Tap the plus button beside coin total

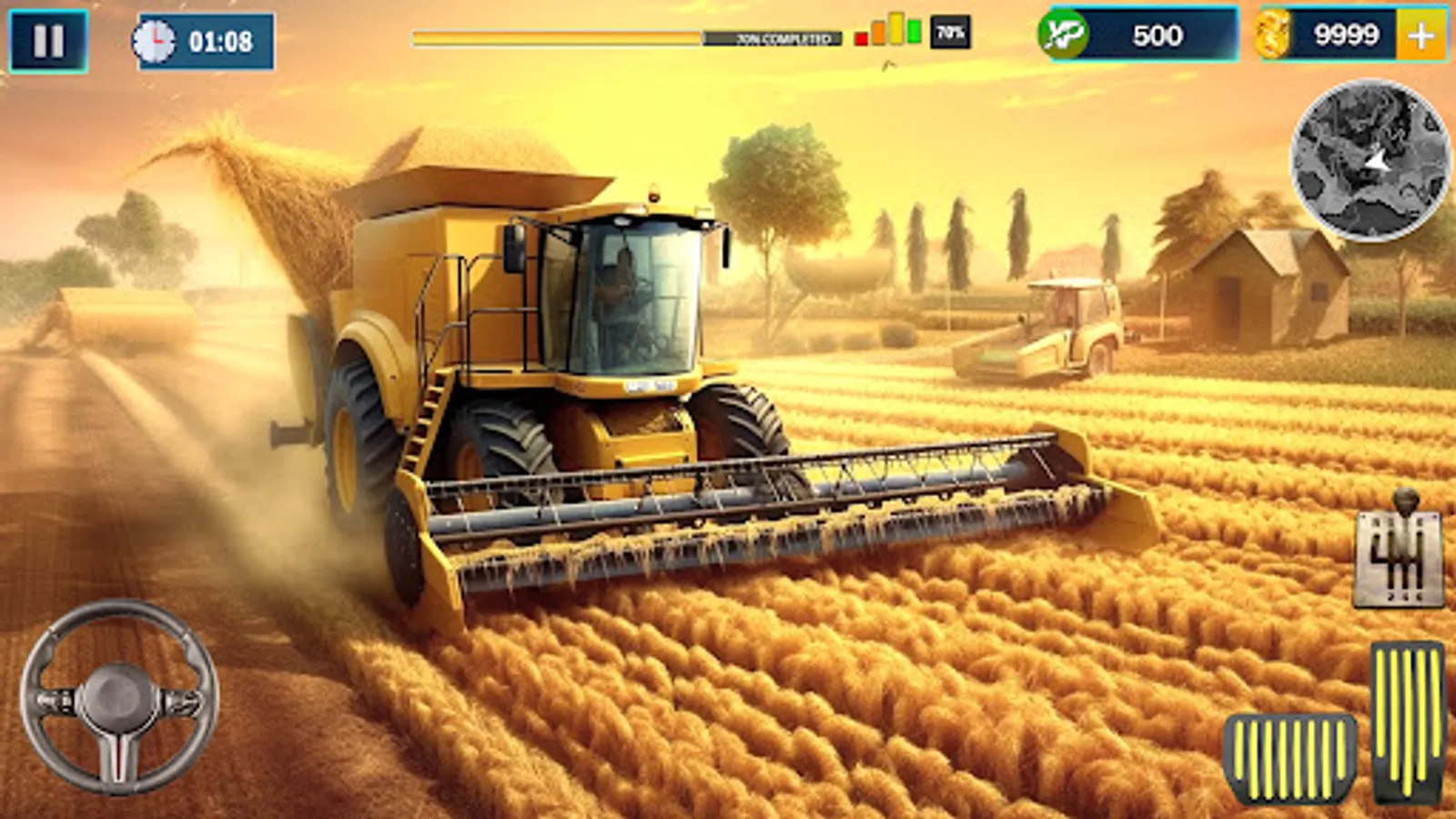pos(1422,36)
